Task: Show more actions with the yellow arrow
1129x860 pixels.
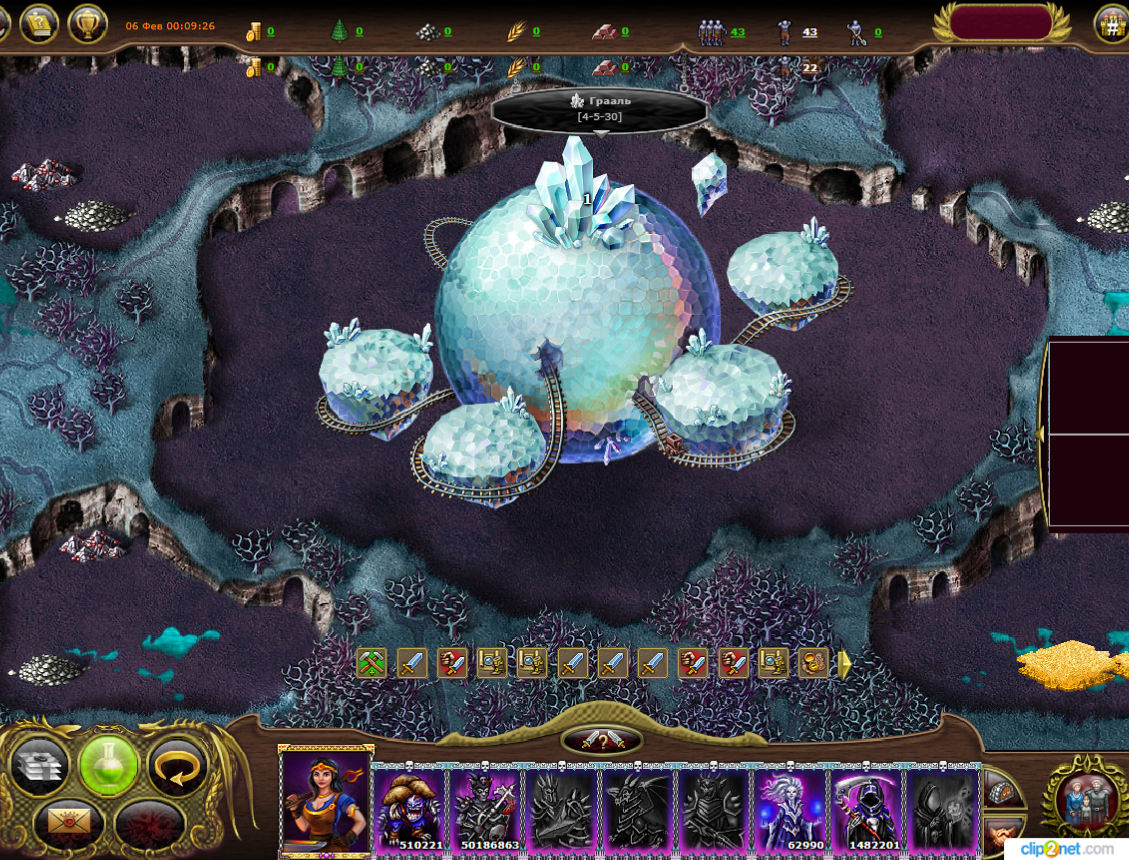Action: tap(843, 664)
